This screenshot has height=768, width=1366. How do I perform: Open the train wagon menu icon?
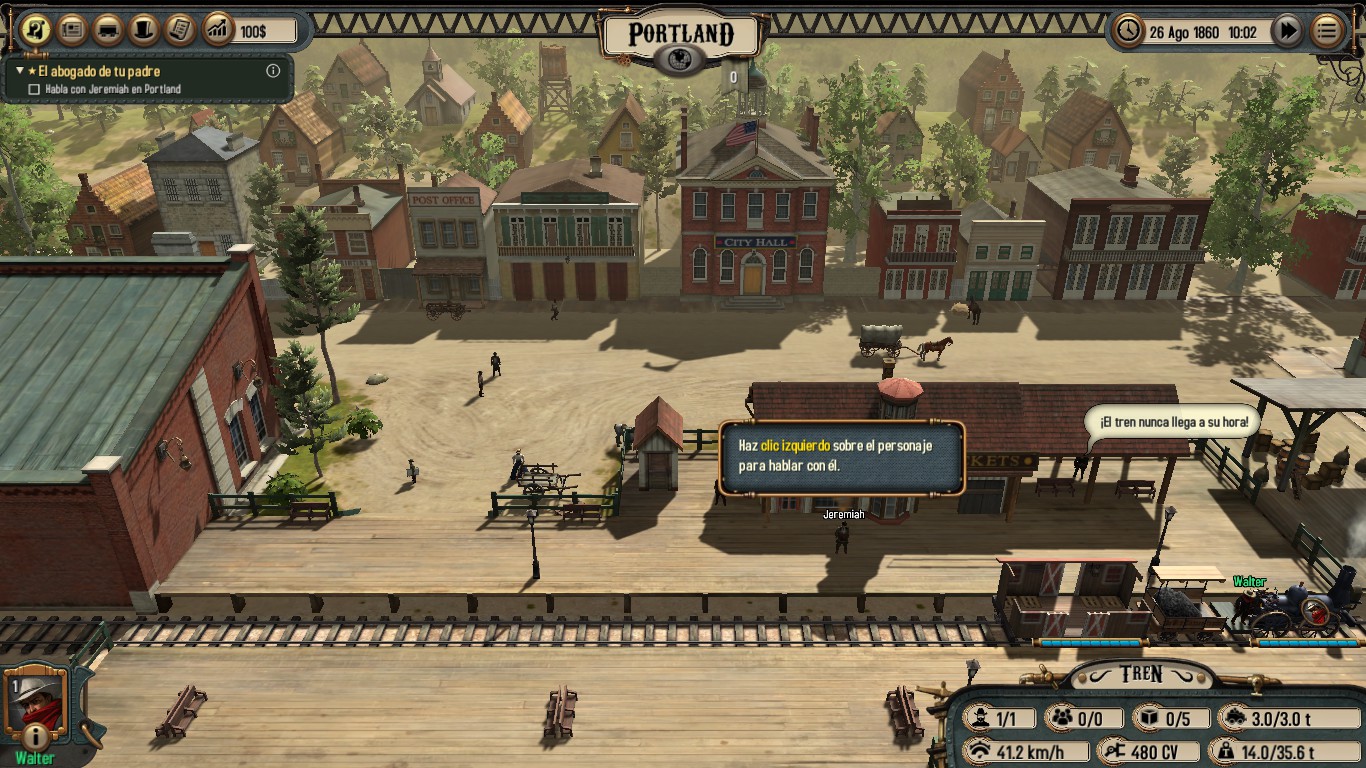click(108, 30)
